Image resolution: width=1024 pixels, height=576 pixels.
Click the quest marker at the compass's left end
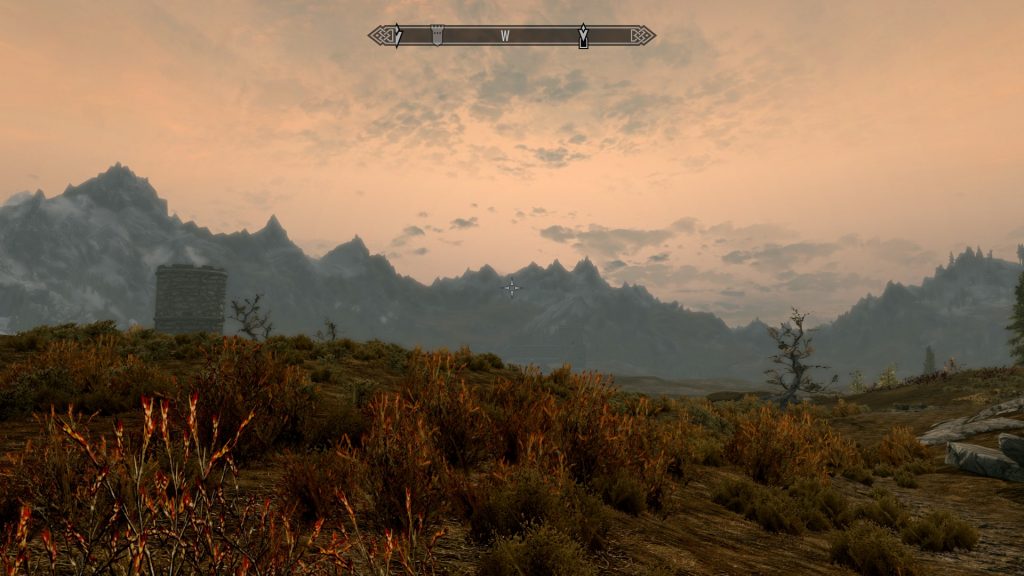click(x=397, y=36)
